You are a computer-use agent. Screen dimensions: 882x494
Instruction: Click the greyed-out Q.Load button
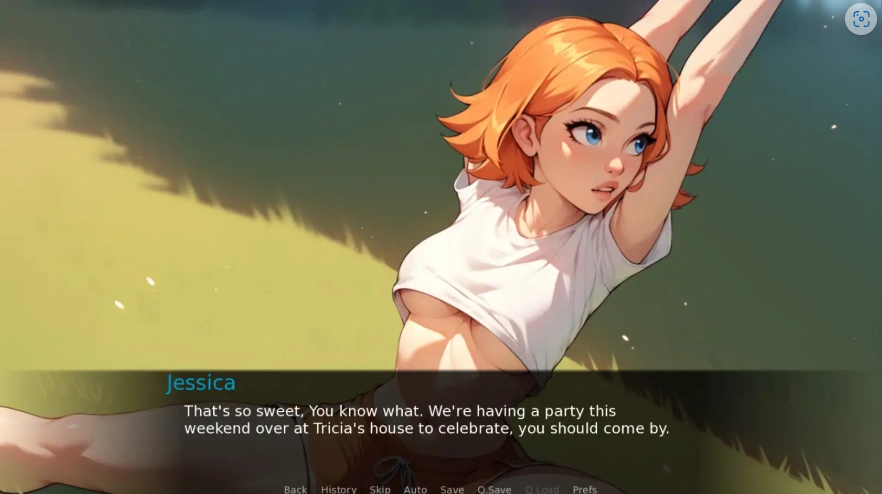[x=541, y=489]
